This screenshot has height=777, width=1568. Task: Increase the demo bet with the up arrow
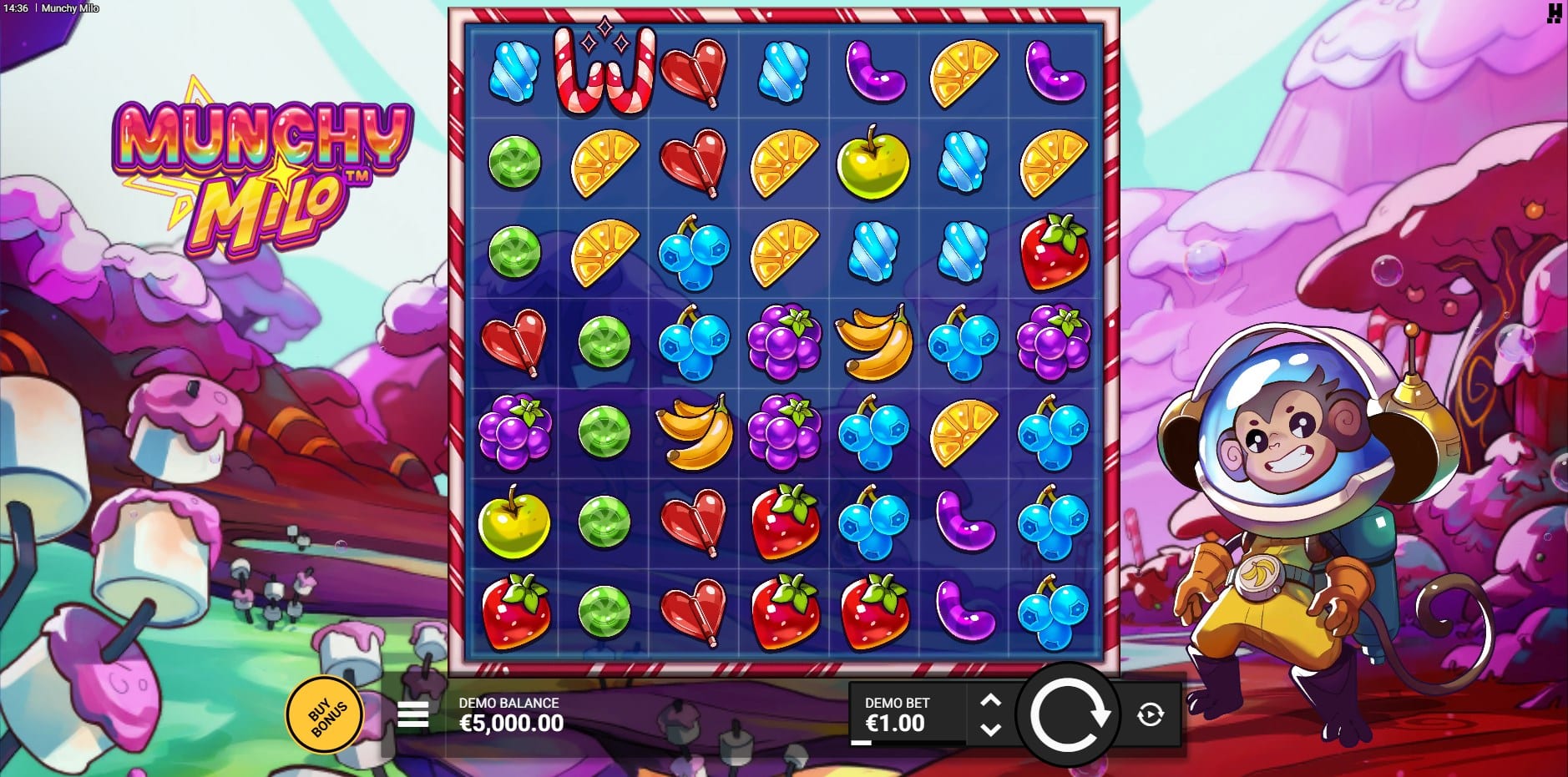990,701
